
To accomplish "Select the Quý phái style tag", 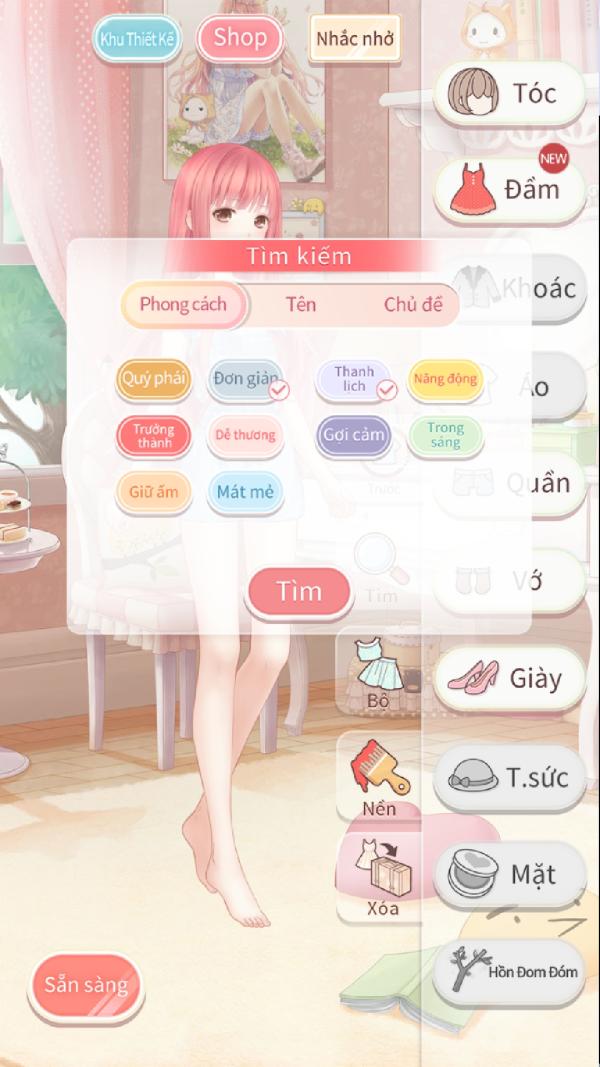I will 154,379.
